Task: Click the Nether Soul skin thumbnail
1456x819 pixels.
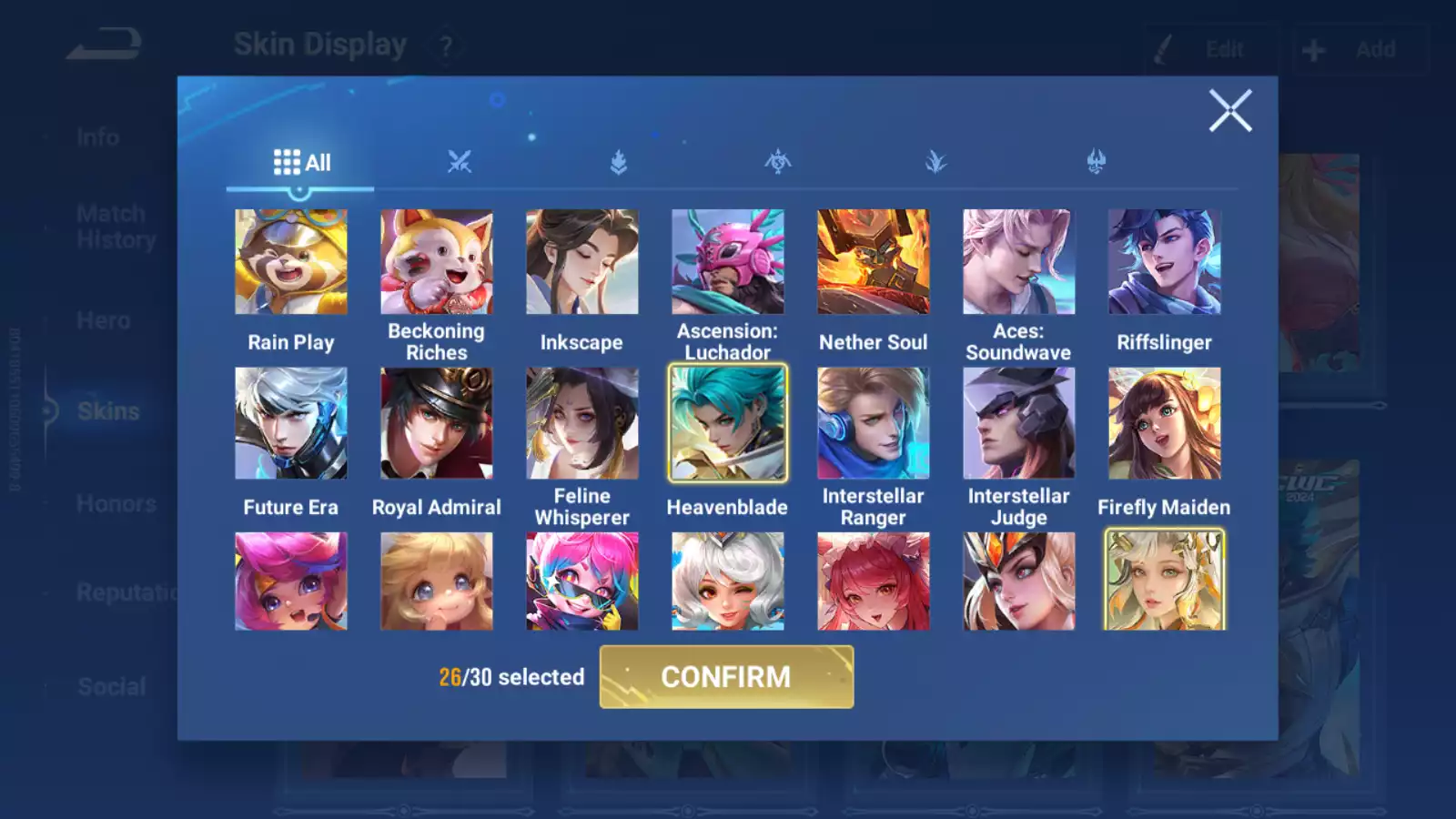Action: 873,261
